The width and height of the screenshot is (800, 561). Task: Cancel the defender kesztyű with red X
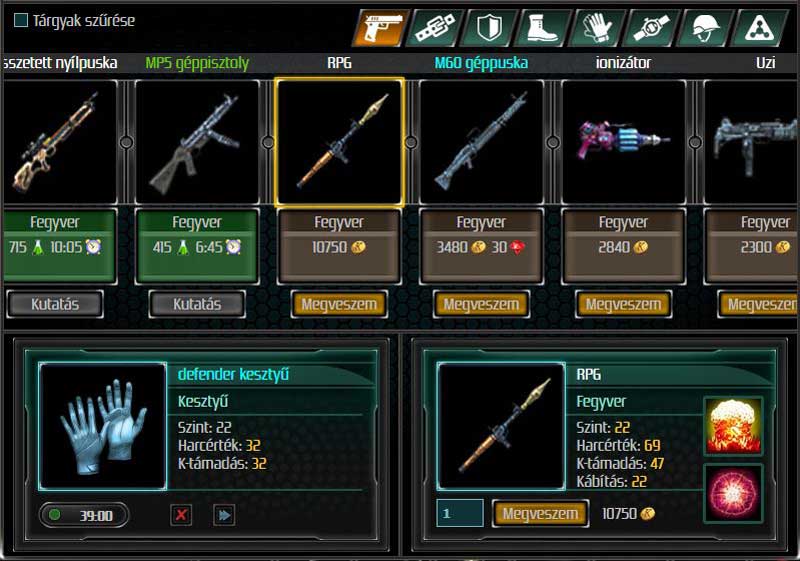click(x=181, y=515)
